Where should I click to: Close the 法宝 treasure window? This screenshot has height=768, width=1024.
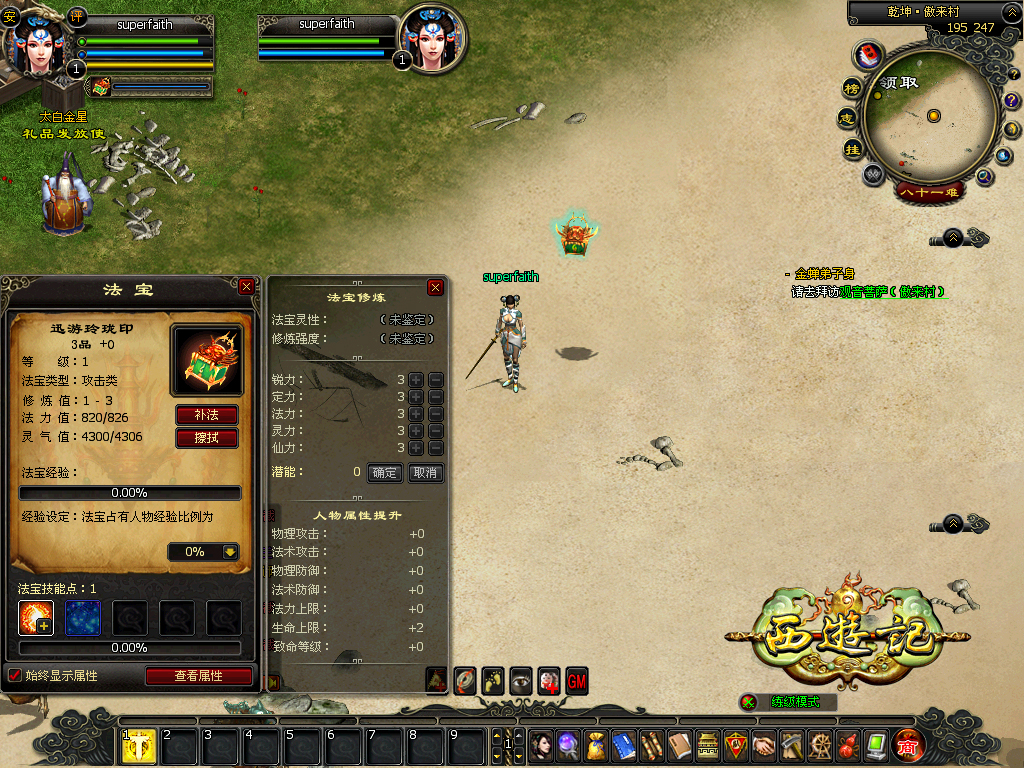click(247, 287)
